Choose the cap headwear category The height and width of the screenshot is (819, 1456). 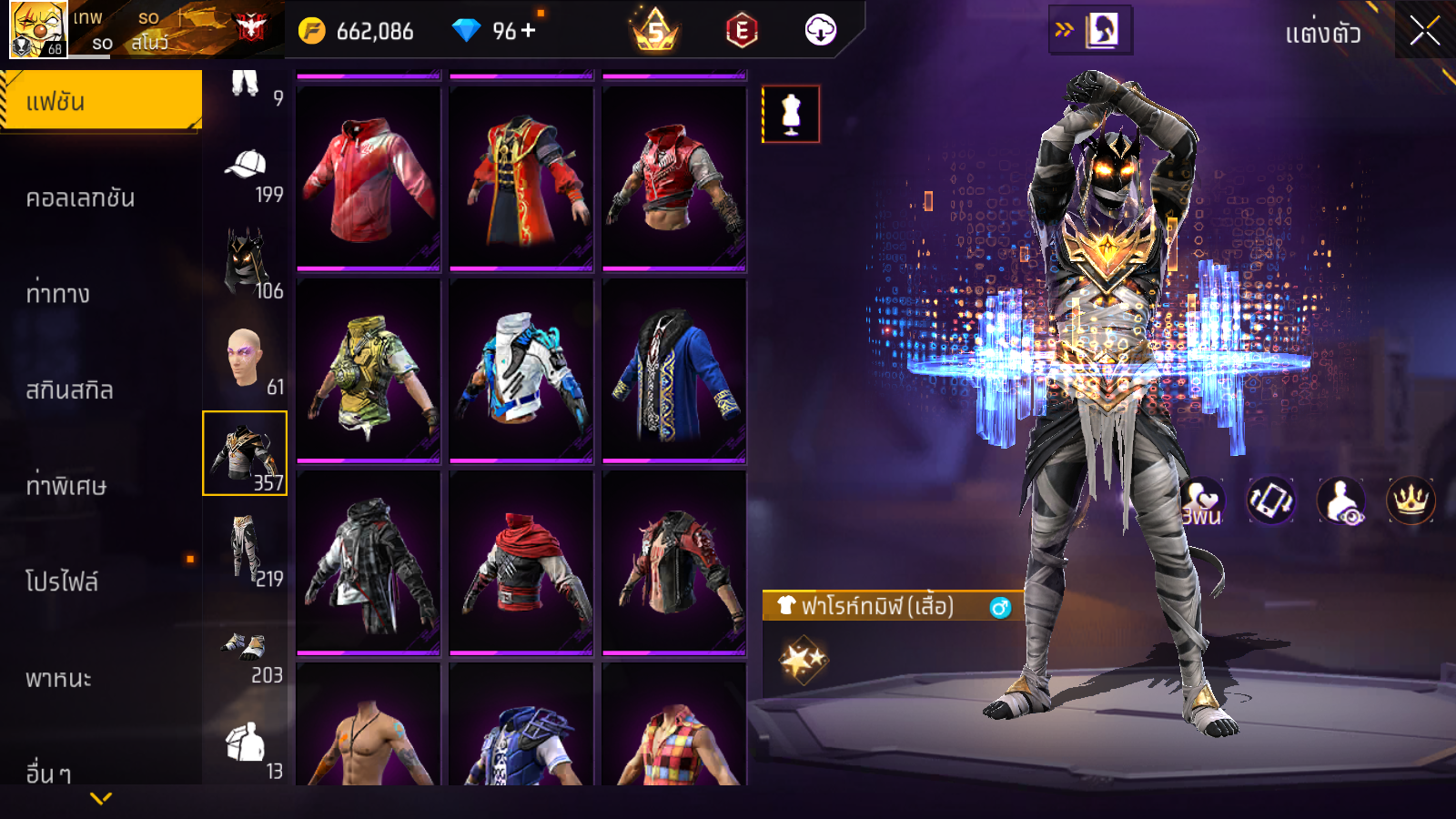pos(245,173)
